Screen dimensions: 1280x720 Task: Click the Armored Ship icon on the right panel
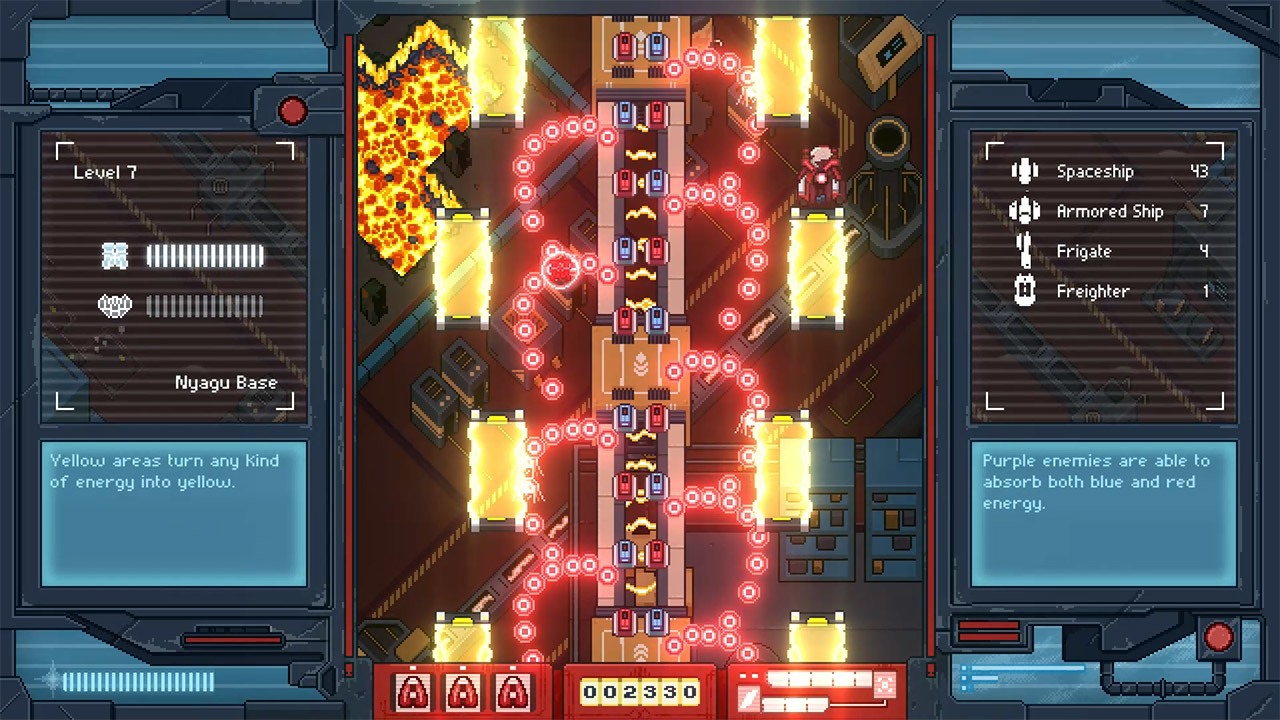(x=1025, y=211)
